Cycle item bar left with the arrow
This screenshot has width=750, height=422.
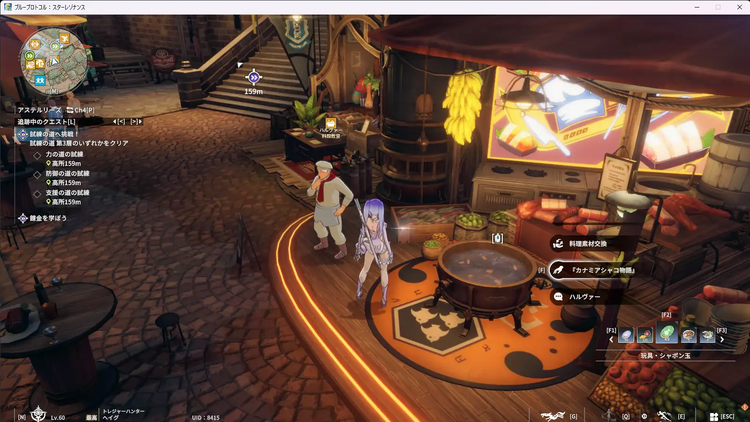(x=611, y=337)
